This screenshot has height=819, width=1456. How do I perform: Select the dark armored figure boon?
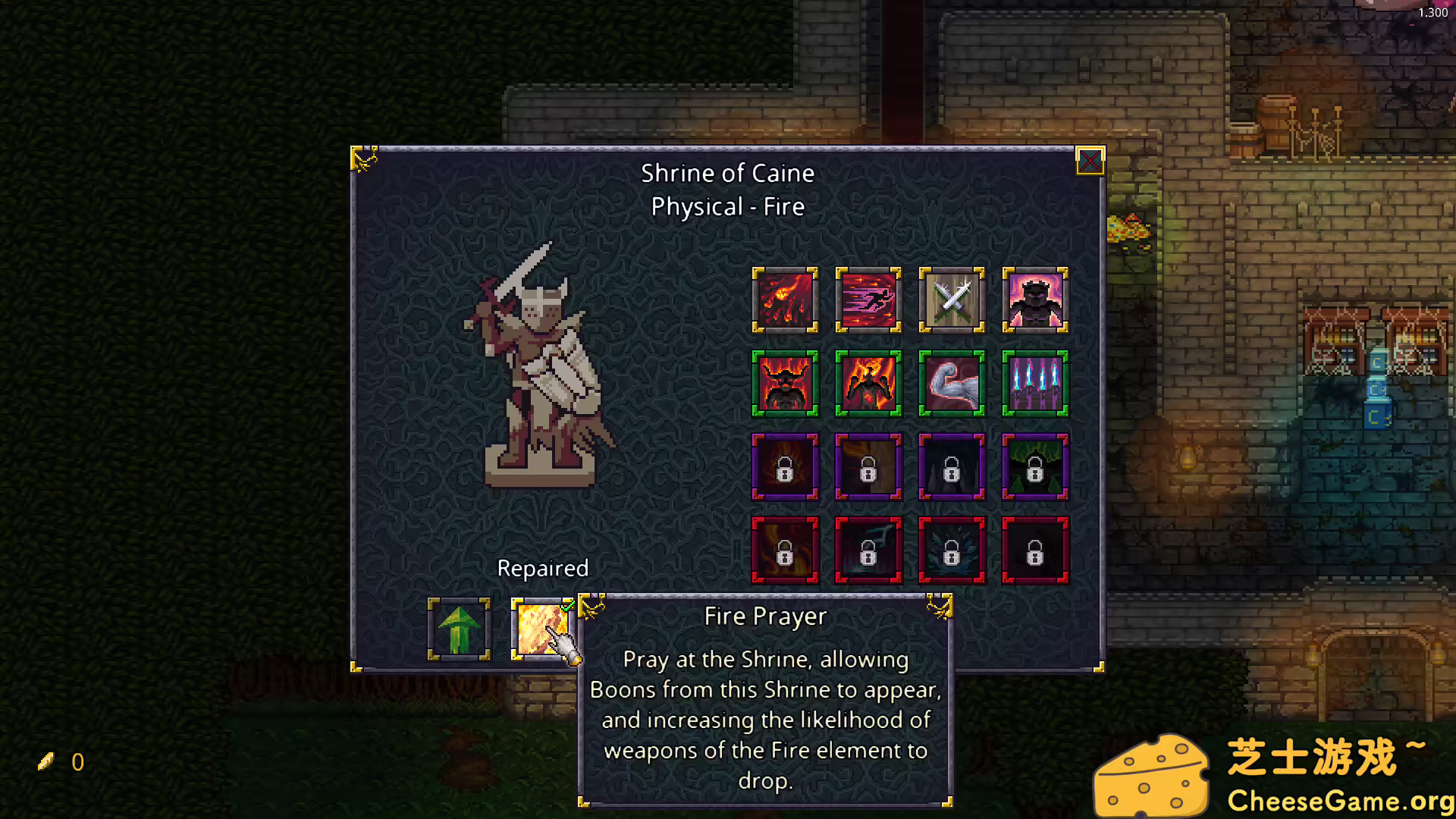coord(1035,300)
